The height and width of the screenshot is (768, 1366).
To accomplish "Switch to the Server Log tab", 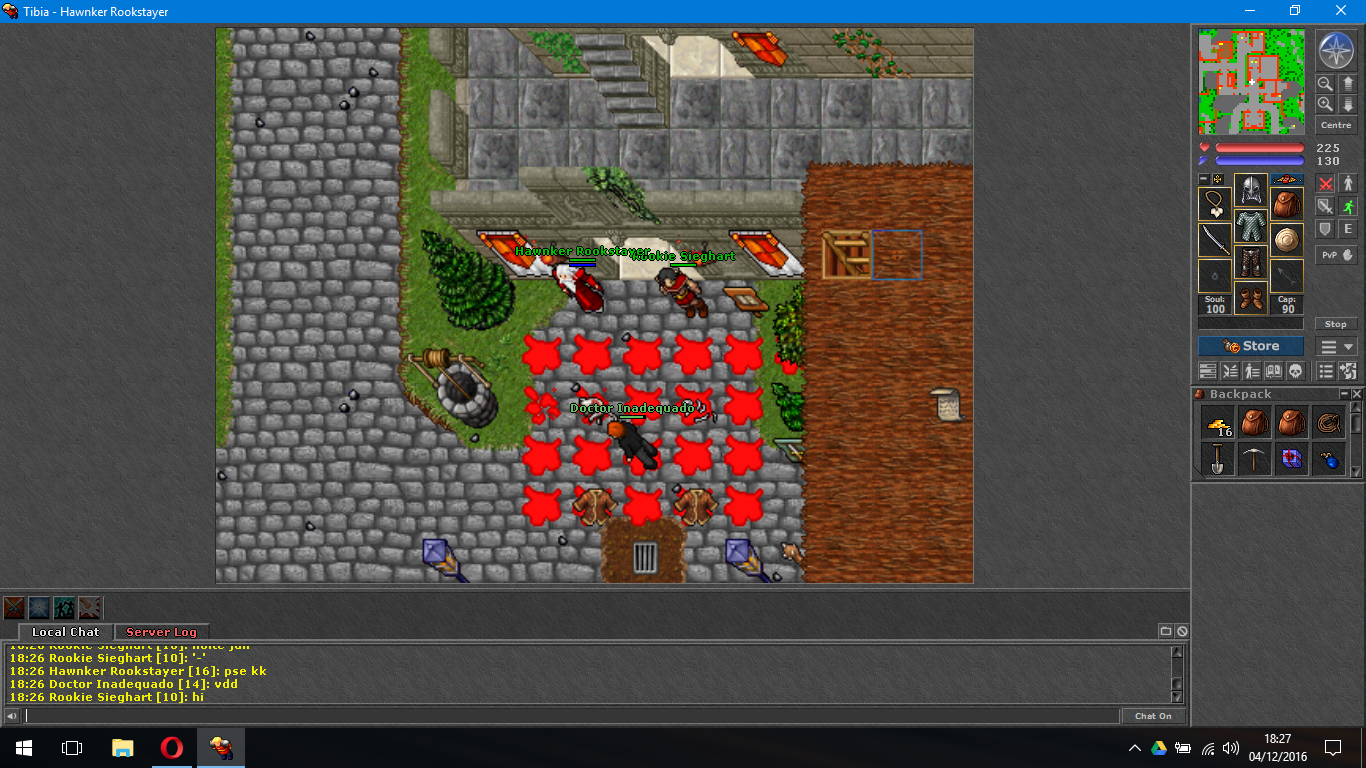I will coord(161,632).
